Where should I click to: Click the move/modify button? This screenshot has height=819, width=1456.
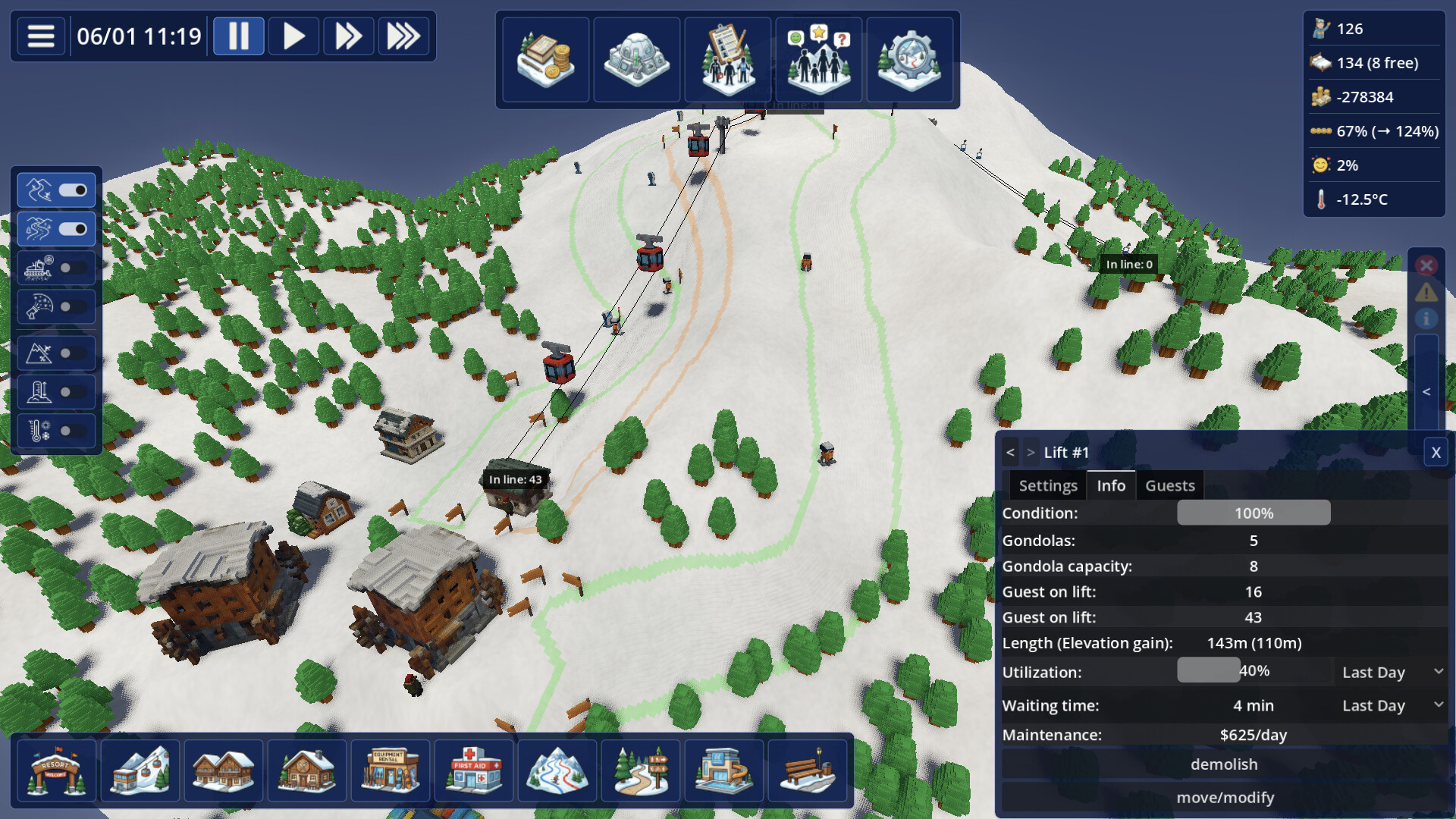(x=1224, y=797)
